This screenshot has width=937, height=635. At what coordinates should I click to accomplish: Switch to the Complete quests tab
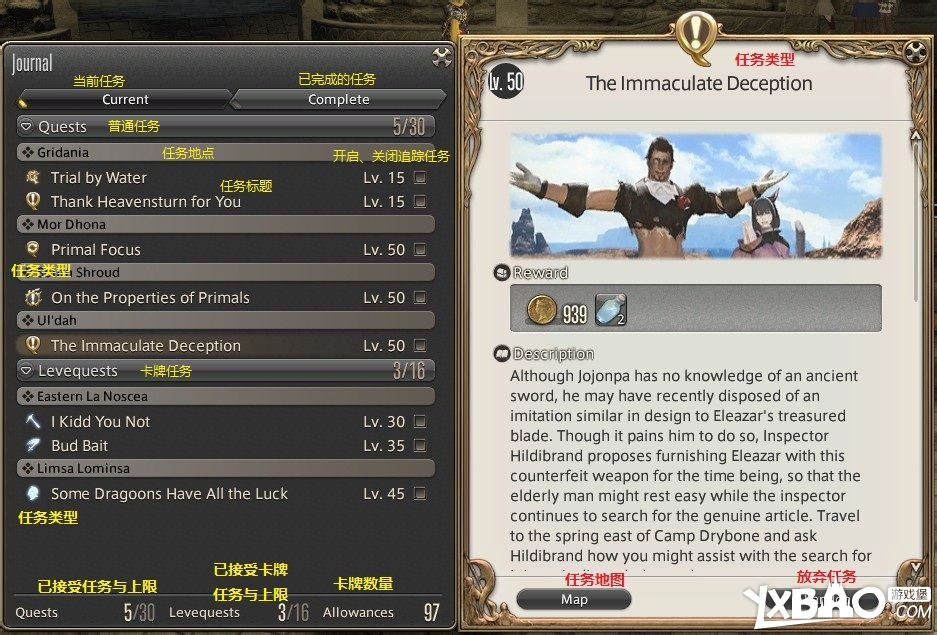tap(338, 99)
